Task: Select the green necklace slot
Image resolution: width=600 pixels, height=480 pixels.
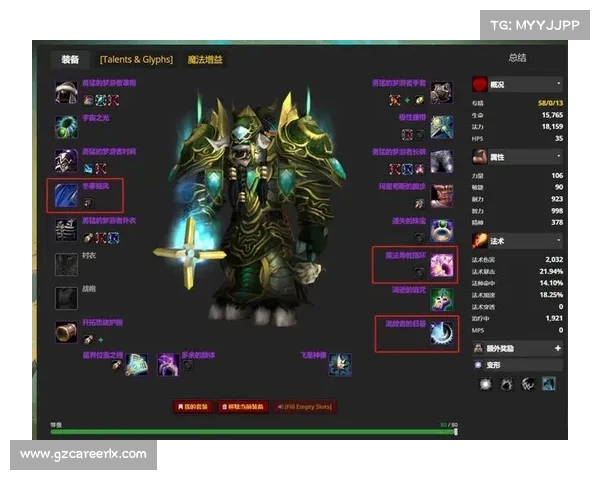Action: (x=66, y=125)
